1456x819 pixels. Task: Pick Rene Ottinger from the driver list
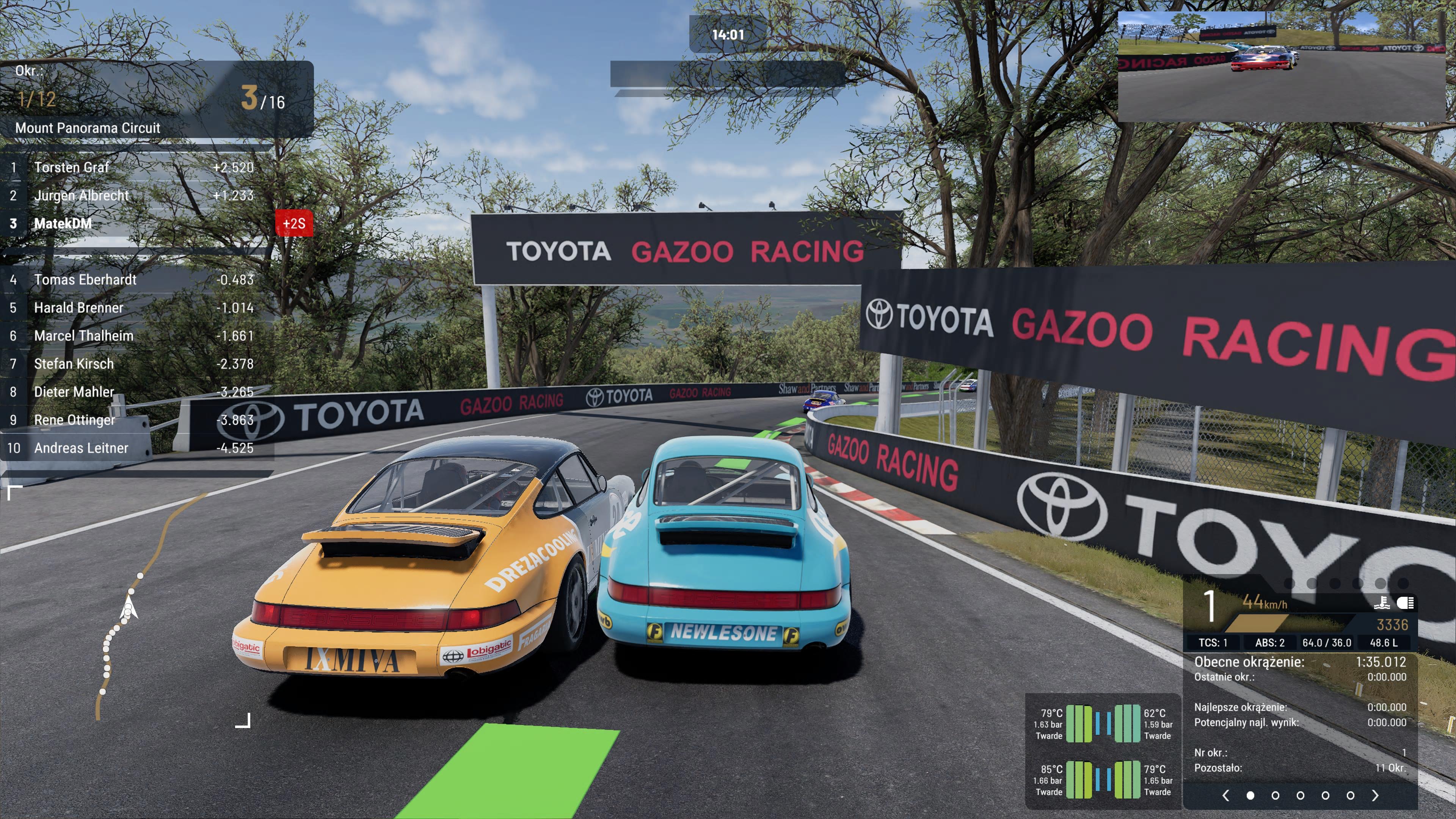(x=75, y=420)
